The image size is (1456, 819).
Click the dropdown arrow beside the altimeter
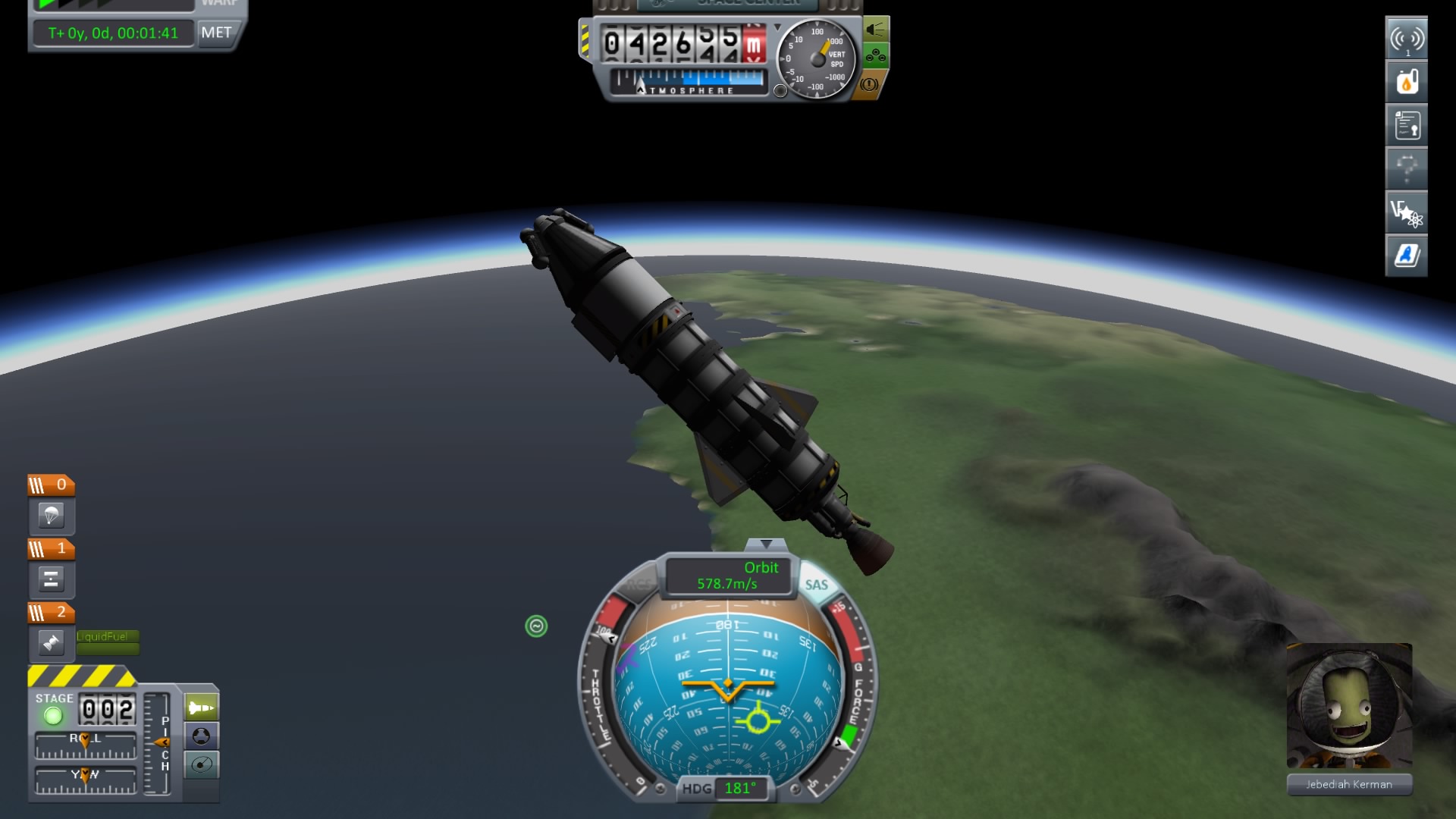(x=778, y=25)
